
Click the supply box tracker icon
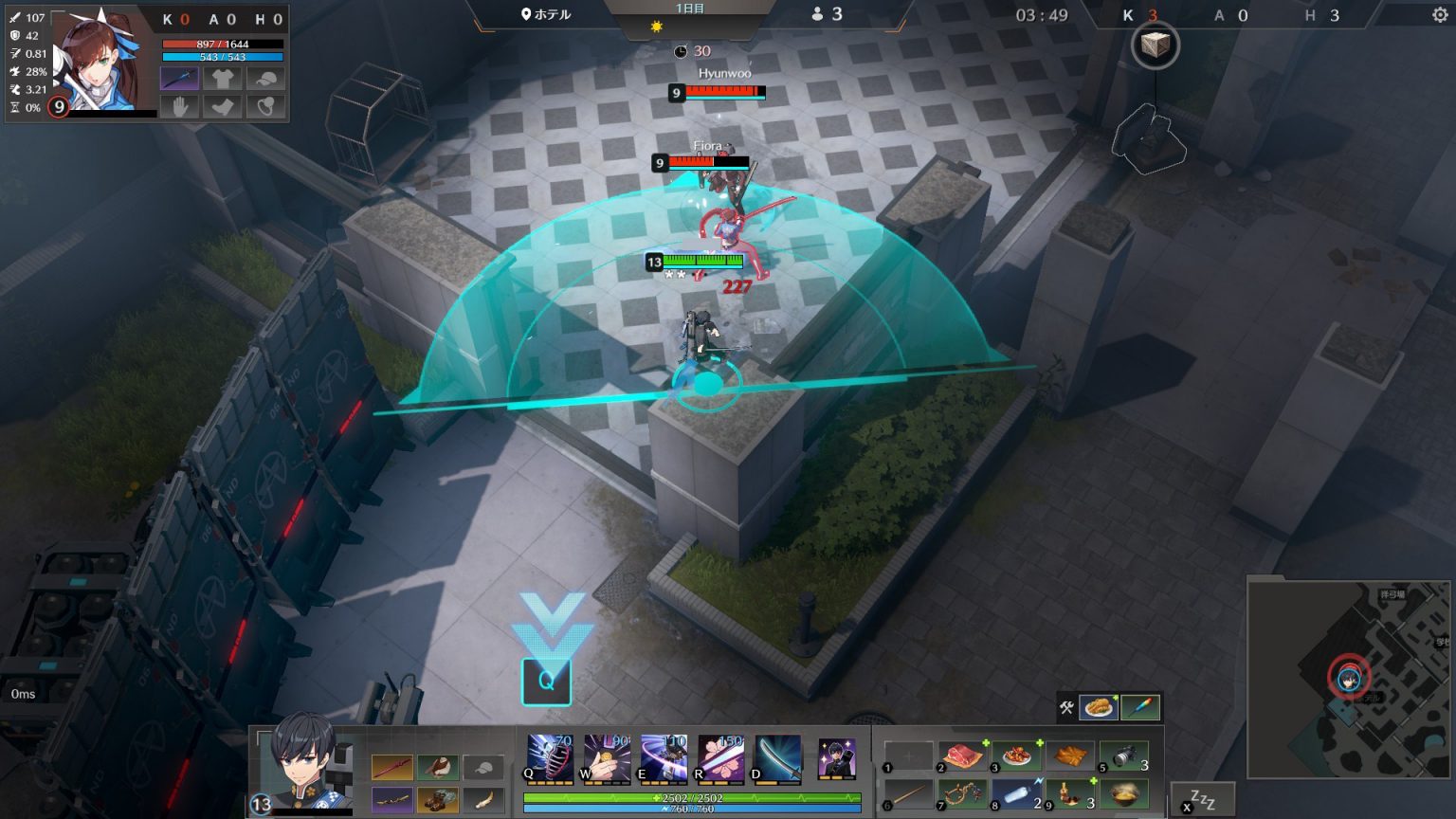(x=1155, y=45)
